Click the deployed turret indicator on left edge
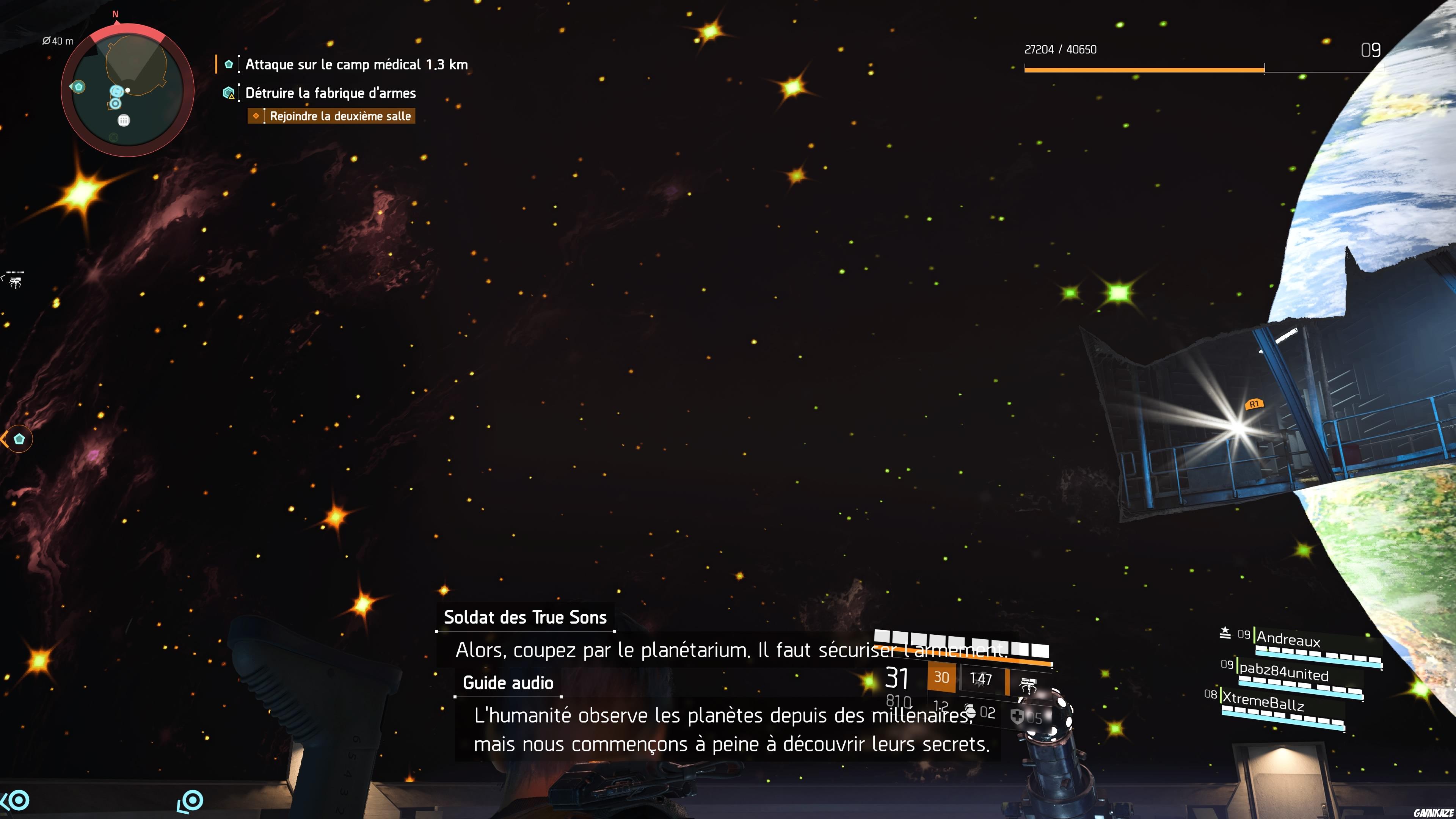 15,281
